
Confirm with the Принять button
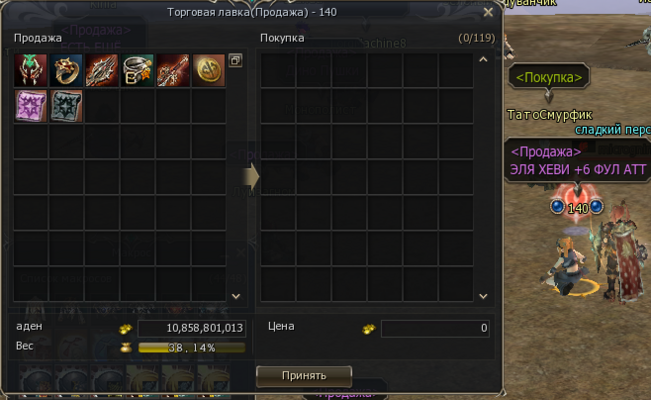[x=304, y=375]
